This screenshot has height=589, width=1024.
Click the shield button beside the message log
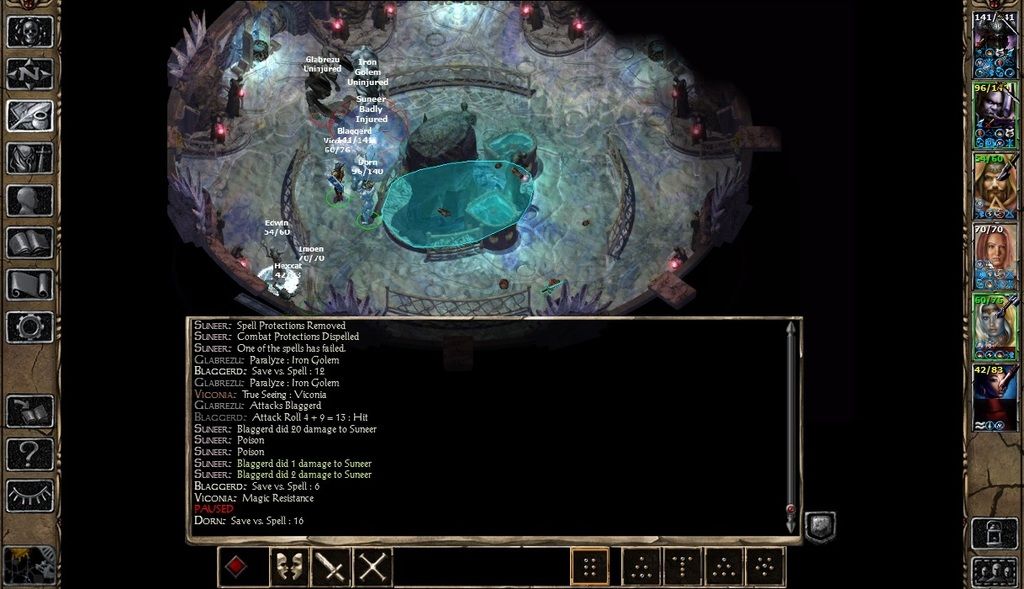[820, 527]
